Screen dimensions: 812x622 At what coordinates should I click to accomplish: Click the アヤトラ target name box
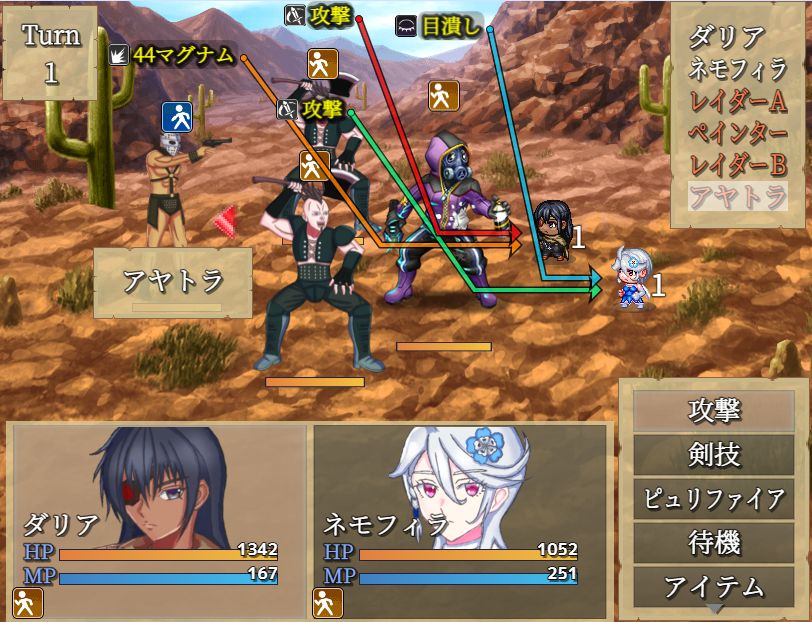coord(173,282)
